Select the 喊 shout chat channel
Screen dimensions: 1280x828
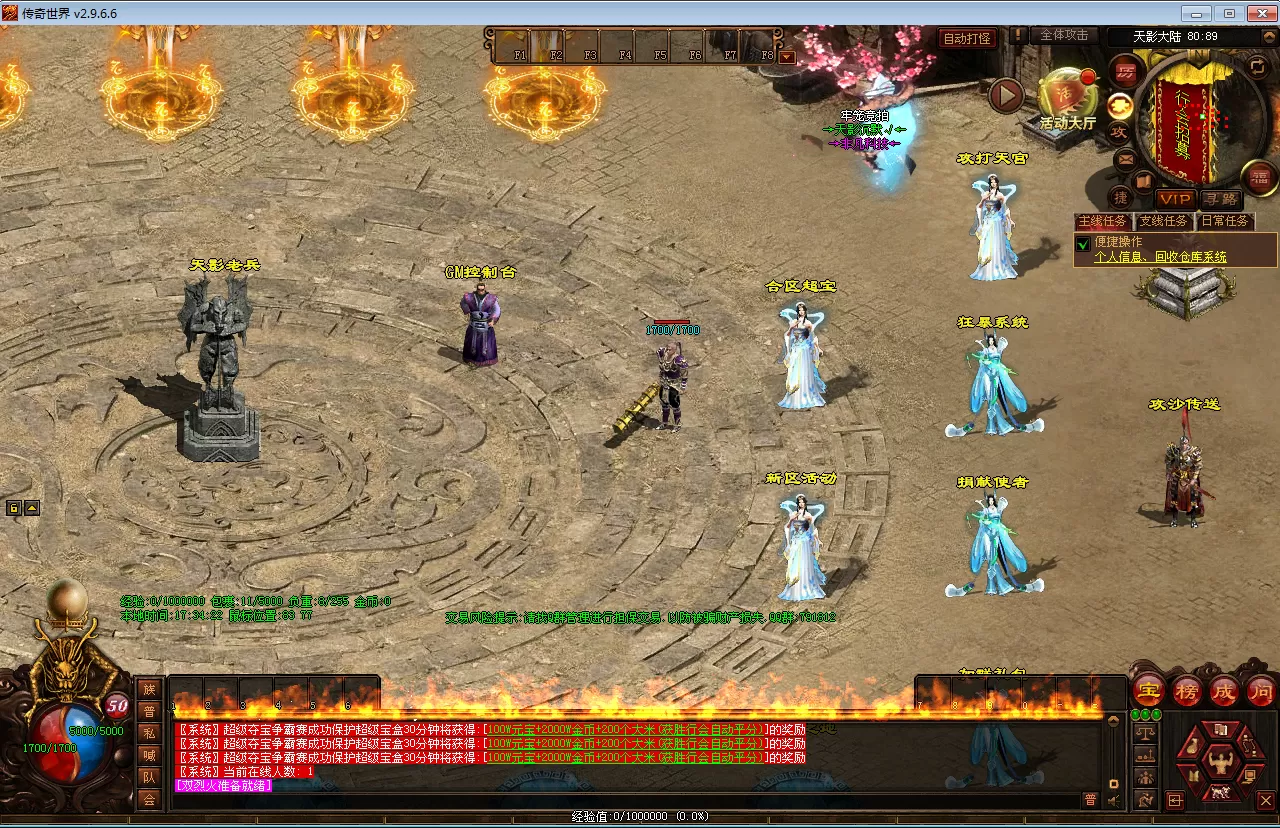pyautogui.click(x=149, y=755)
